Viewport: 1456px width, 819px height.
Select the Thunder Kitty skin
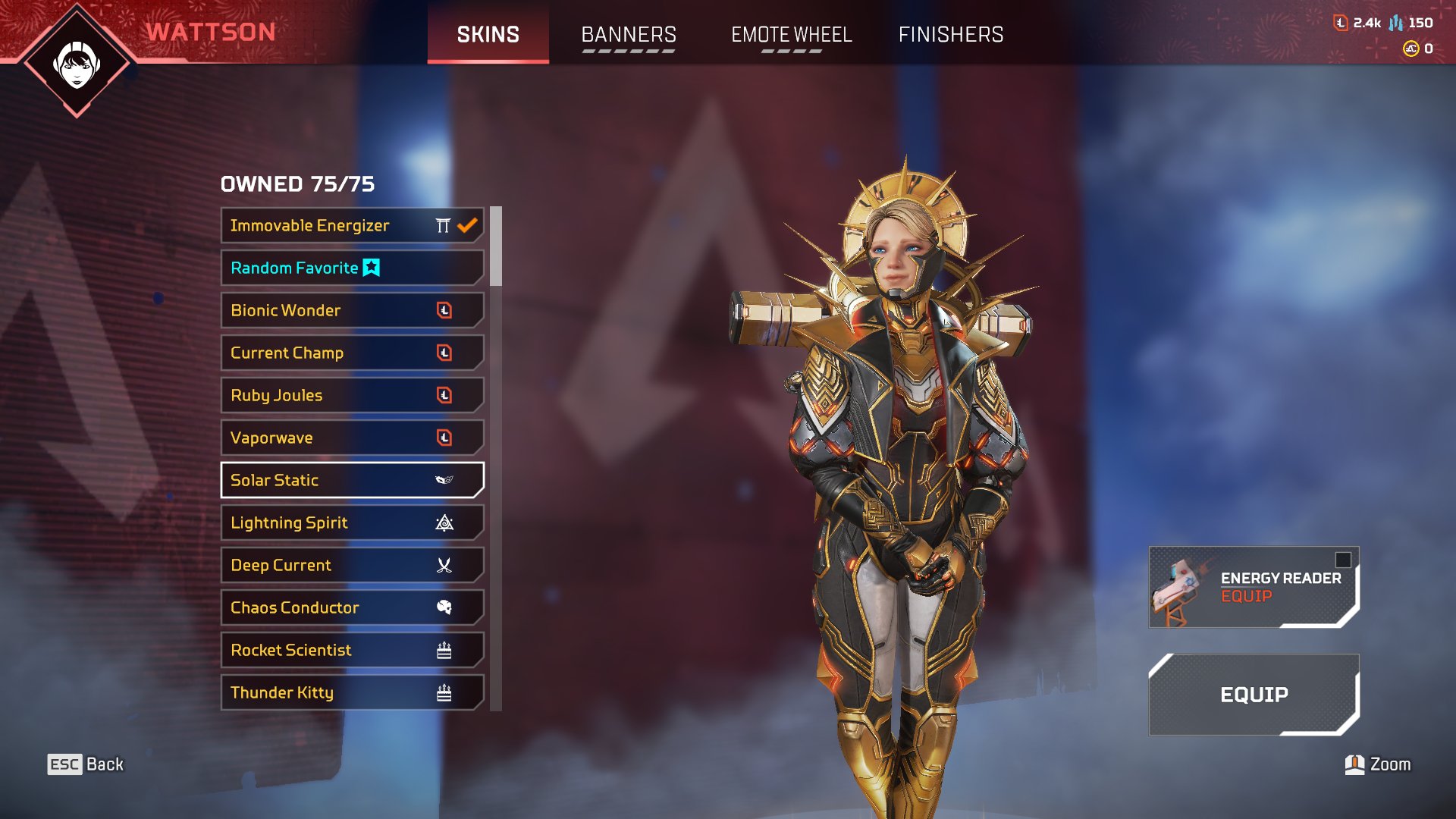[x=352, y=692]
